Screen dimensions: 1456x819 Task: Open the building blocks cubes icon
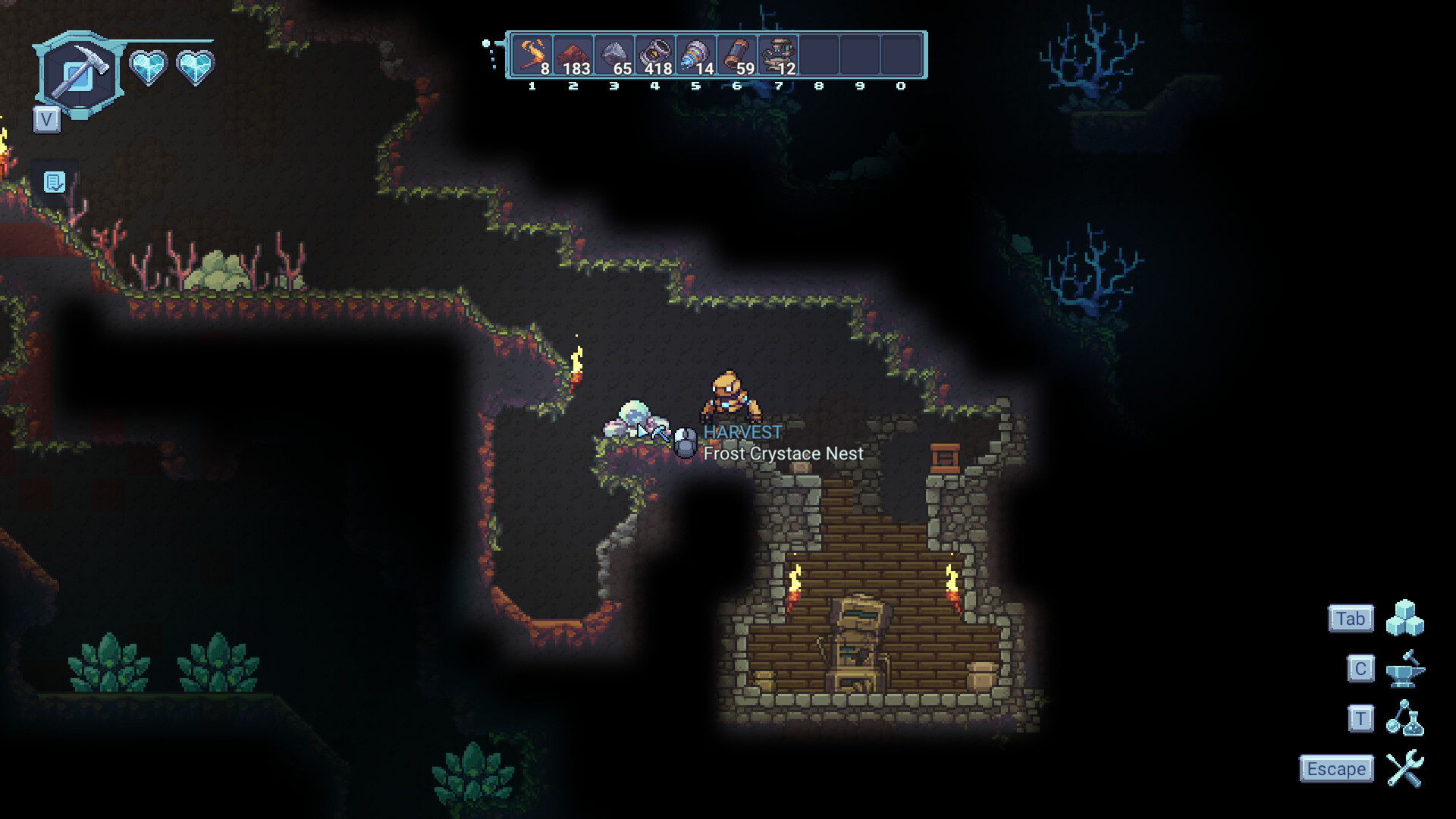click(1407, 618)
